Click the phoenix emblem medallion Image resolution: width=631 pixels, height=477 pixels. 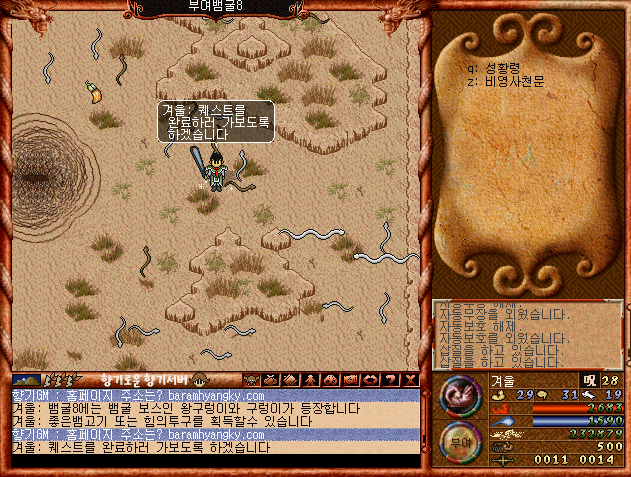[457, 393]
